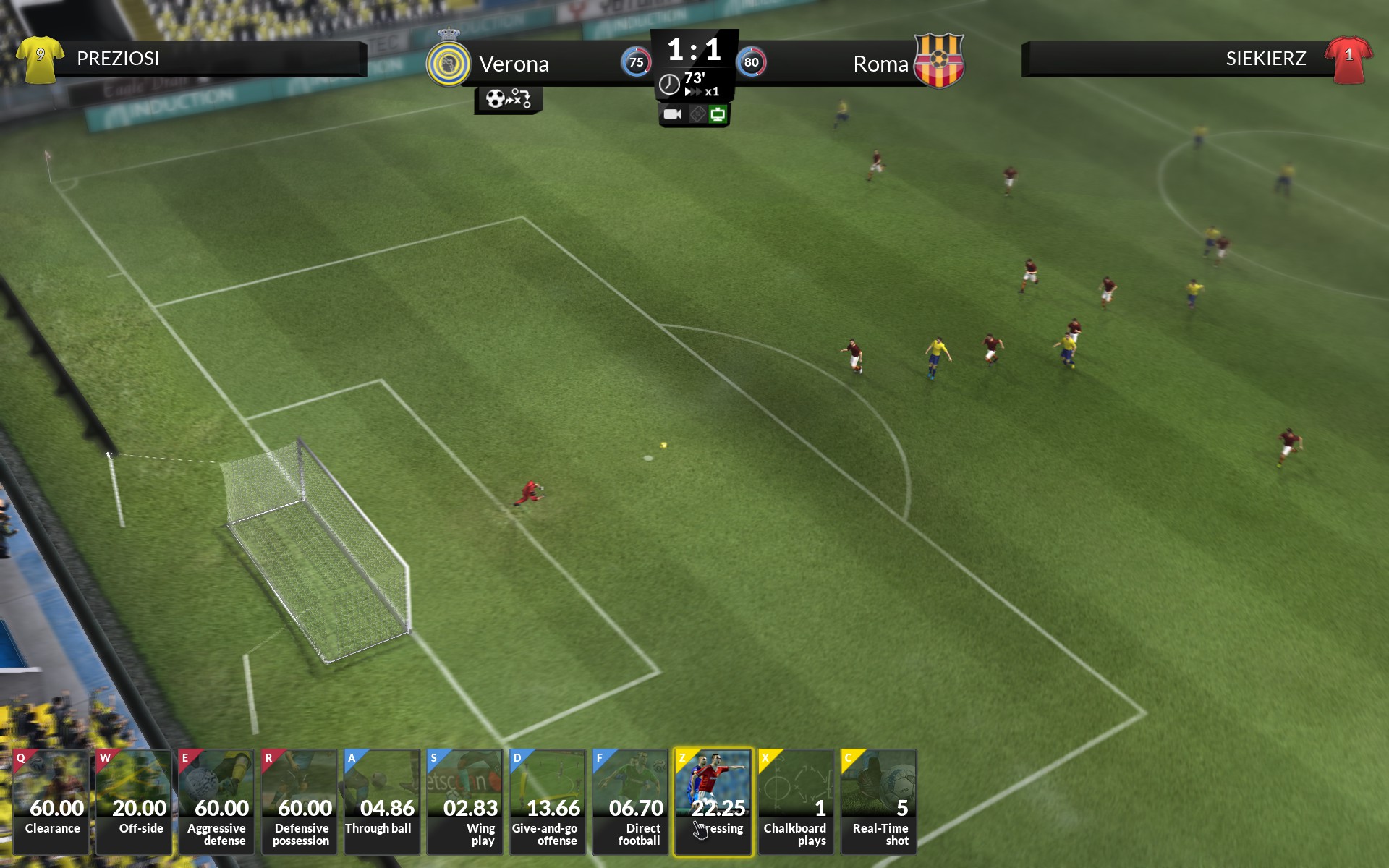
Task: Open the Chalkboard plays card
Action: tap(795, 801)
